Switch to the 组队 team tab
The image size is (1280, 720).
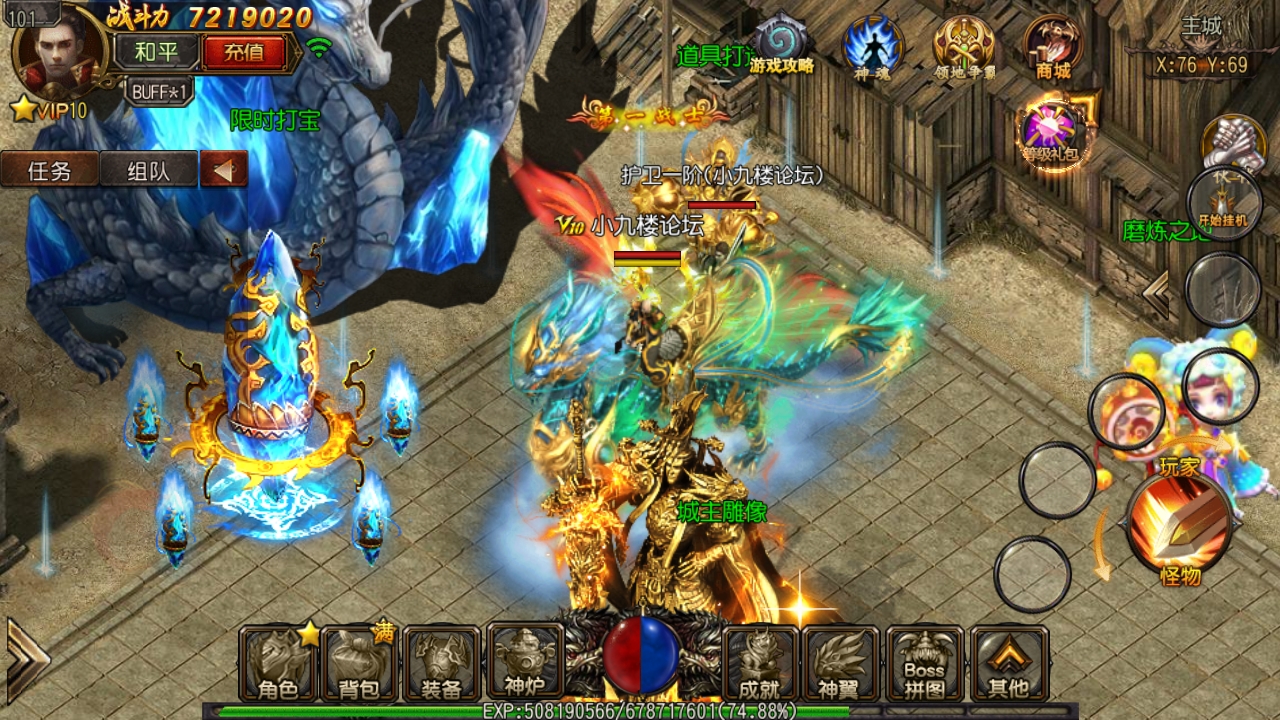pos(146,168)
